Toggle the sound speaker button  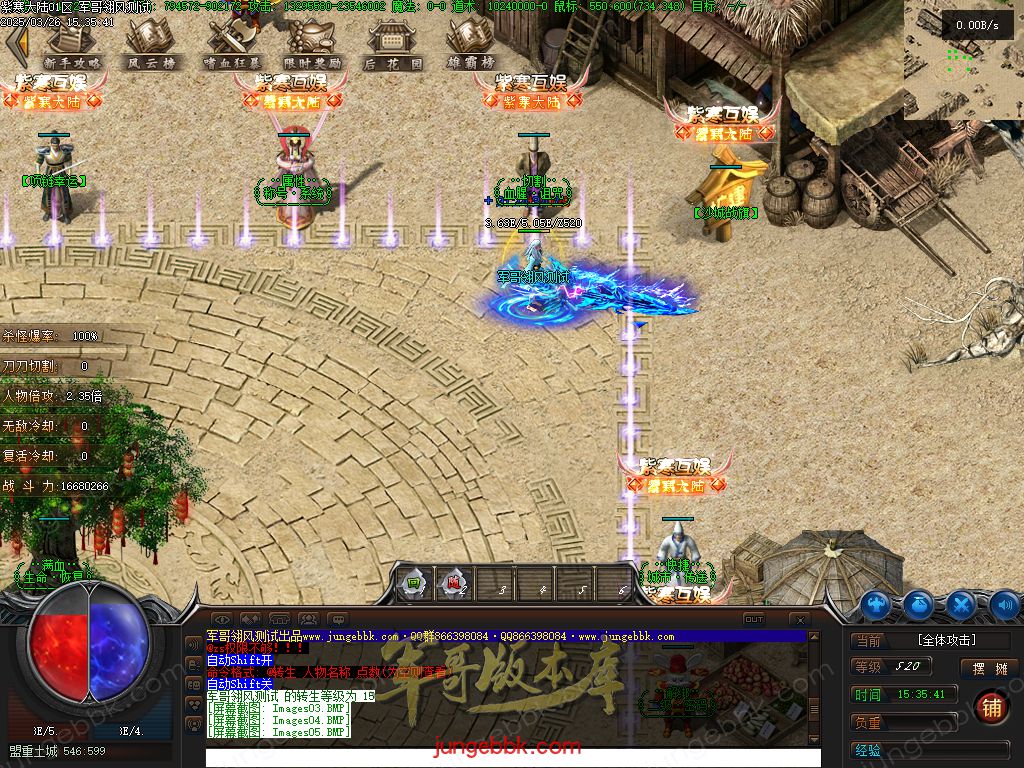pos(1003,604)
